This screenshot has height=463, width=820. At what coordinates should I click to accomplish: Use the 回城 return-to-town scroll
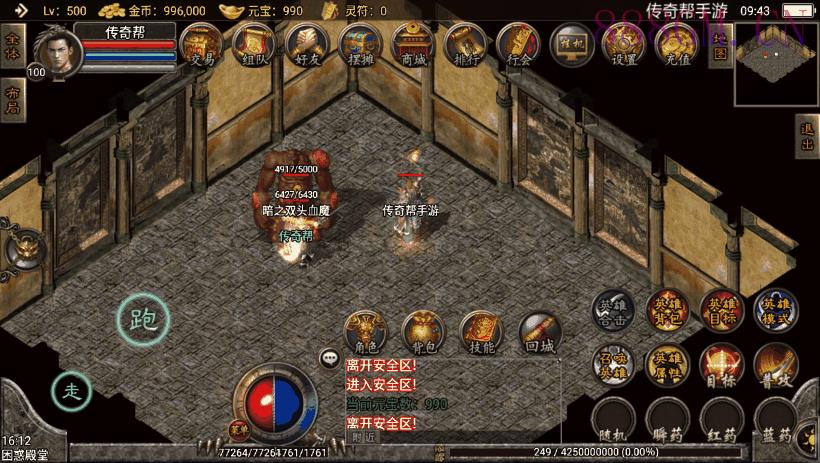(x=539, y=333)
